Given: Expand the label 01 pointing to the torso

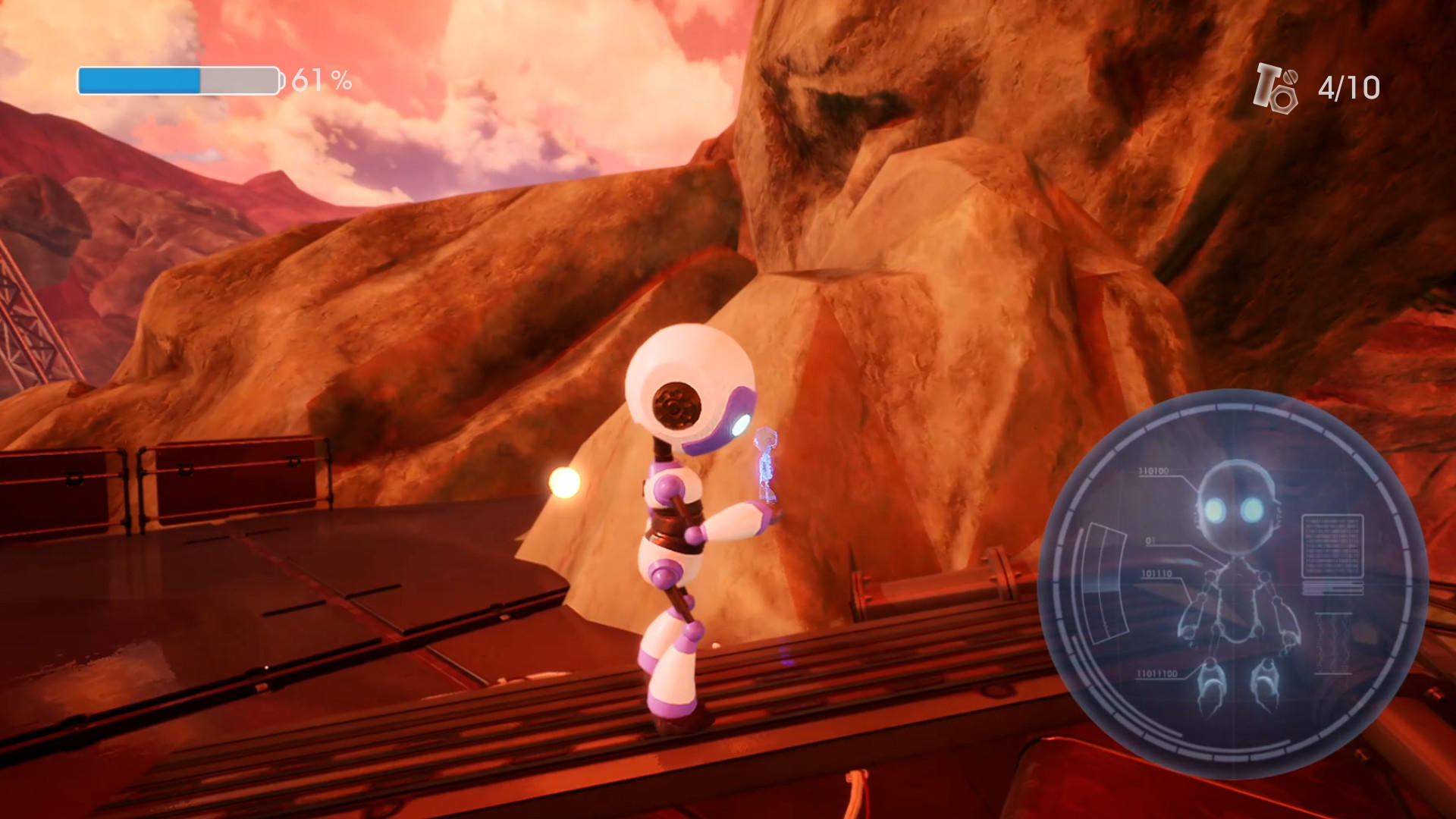Looking at the screenshot, I should [x=1150, y=541].
